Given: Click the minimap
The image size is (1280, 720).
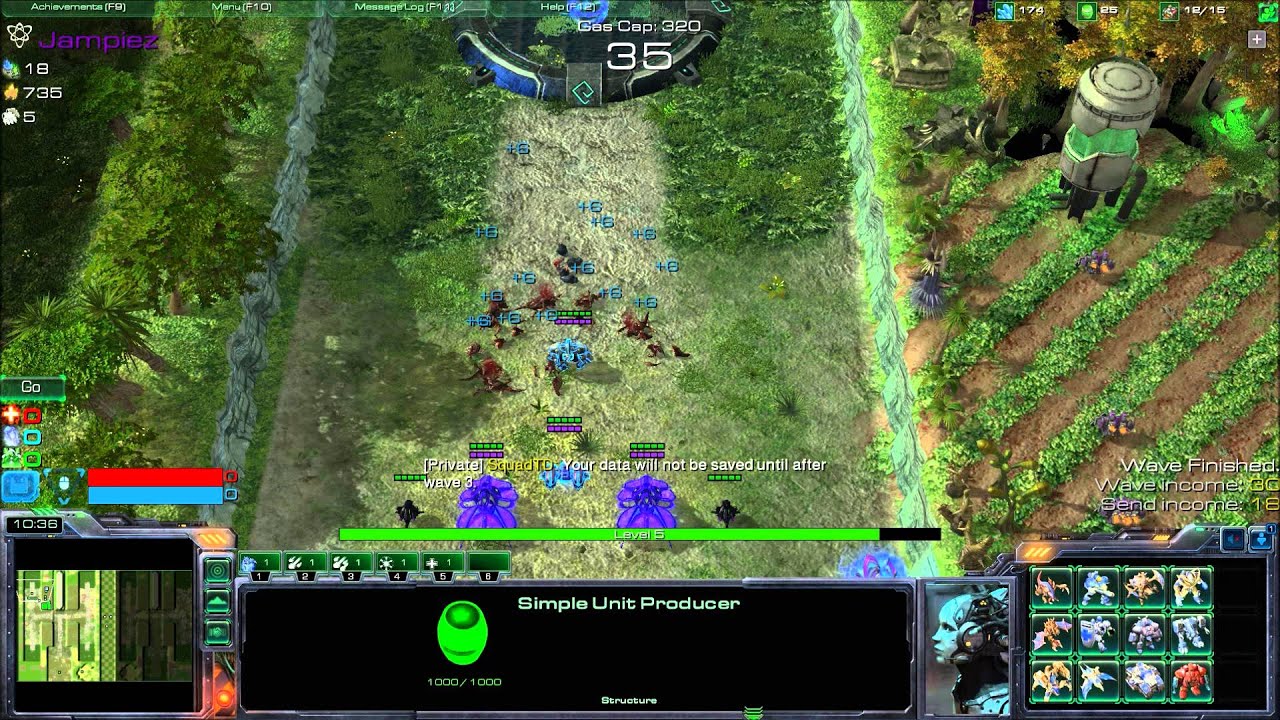Looking at the screenshot, I should (x=103, y=625).
